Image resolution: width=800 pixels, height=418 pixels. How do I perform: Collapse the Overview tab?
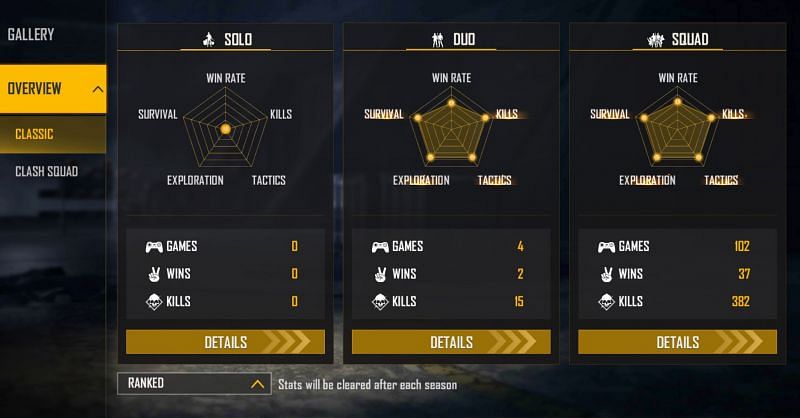97,89
